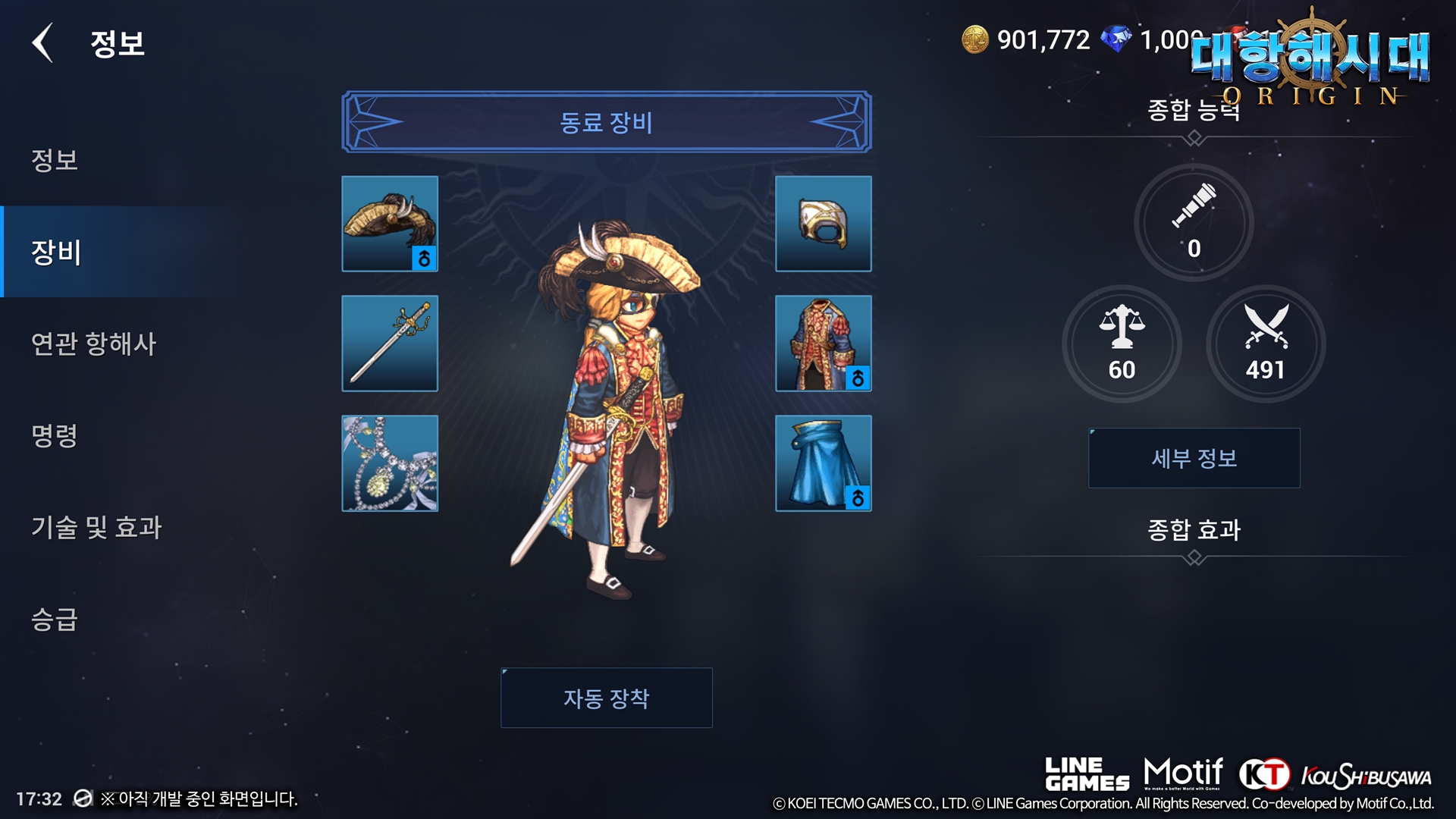This screenshot has width=1456, height=819.
Task: Switch to the 장비 tab
Action: pos(56,252)
